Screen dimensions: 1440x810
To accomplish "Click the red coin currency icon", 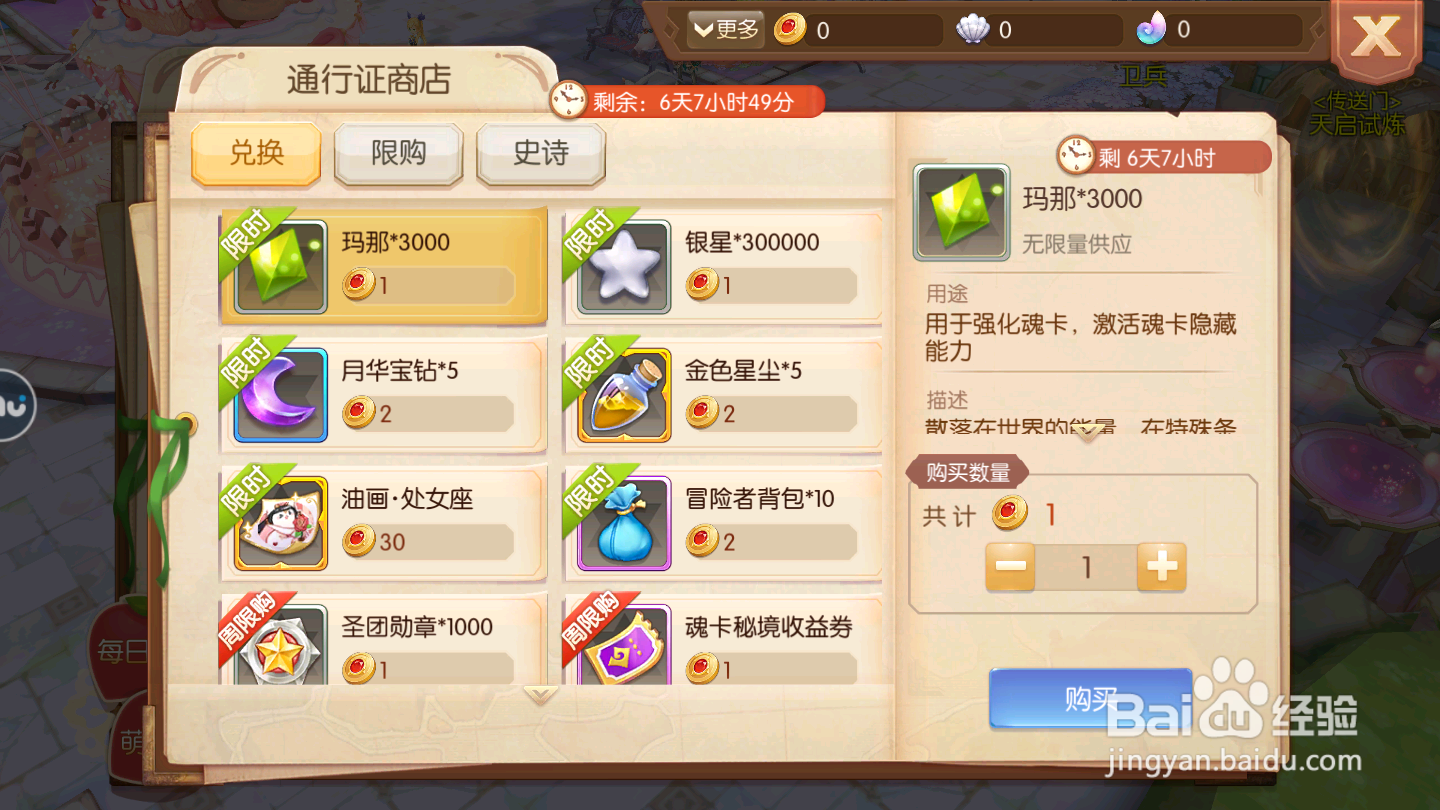I will coord(789,29).
